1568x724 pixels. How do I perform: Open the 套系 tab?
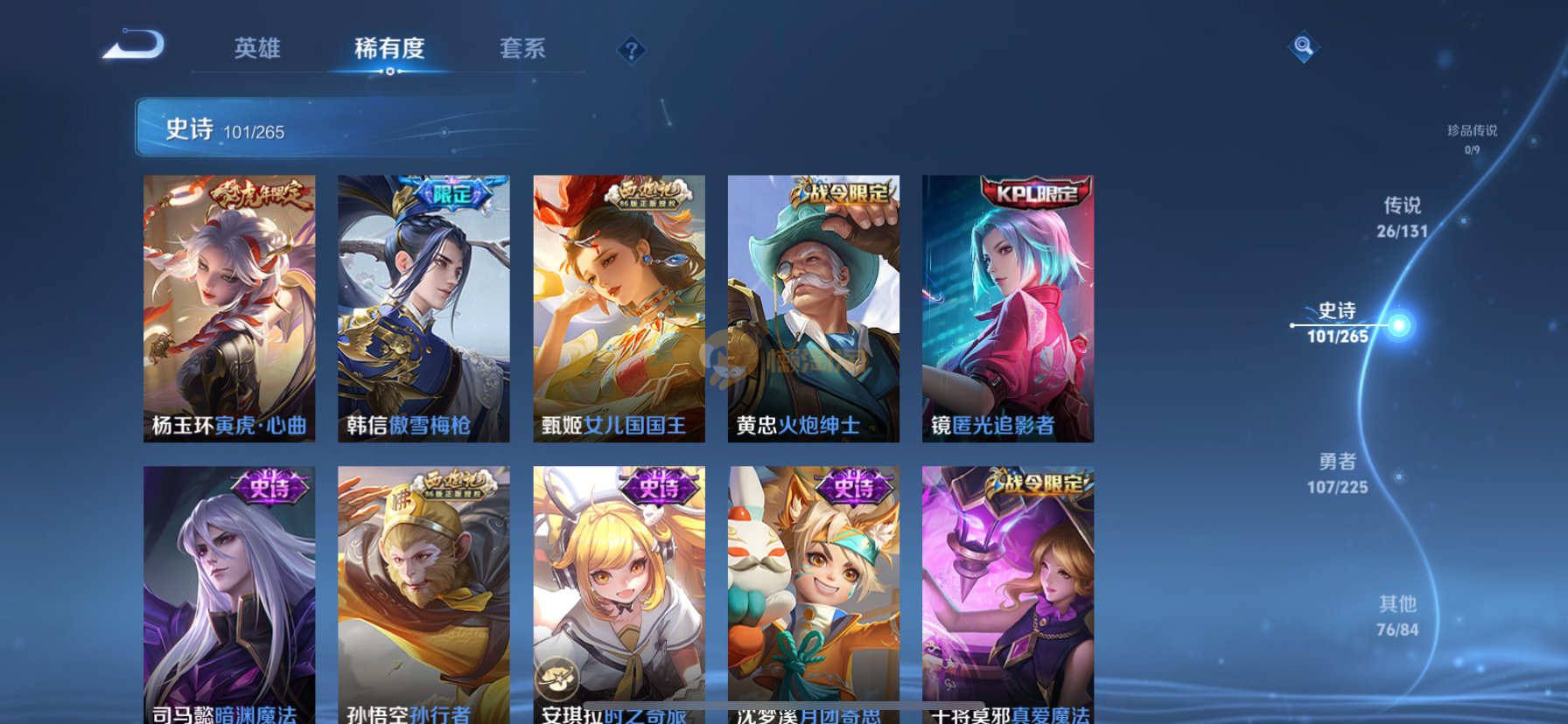coord(522,48)
